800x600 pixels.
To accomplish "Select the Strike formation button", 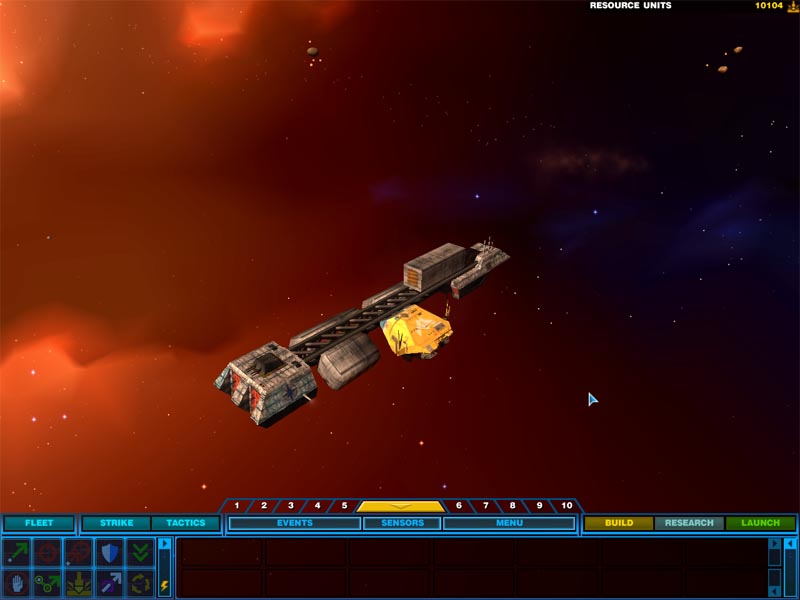I will point(116,523).
